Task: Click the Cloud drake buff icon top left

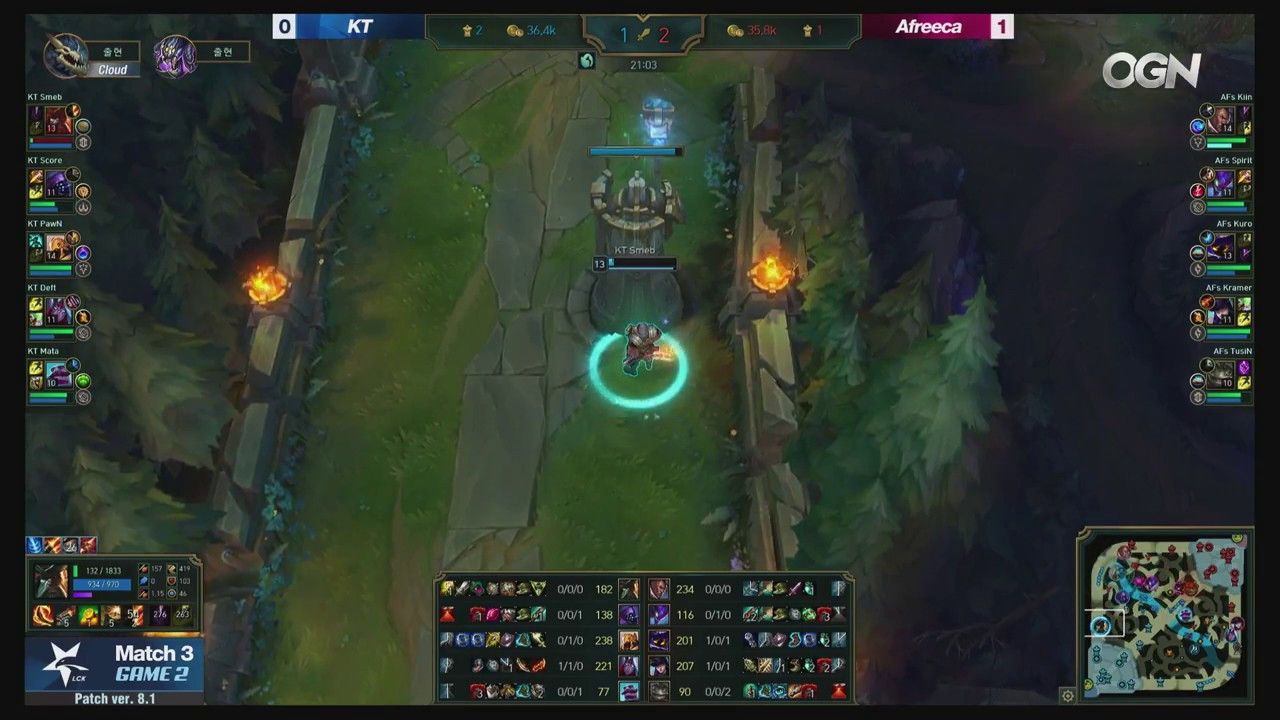Action: (66, 52)
